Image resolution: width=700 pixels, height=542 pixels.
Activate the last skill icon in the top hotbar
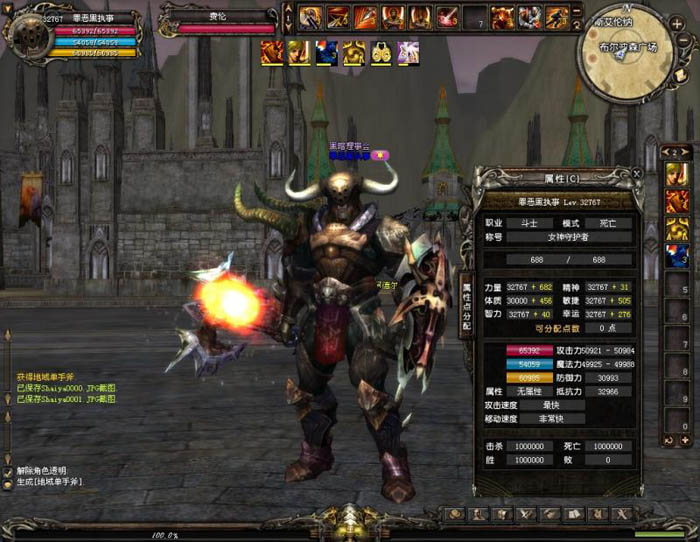point(555,17)
